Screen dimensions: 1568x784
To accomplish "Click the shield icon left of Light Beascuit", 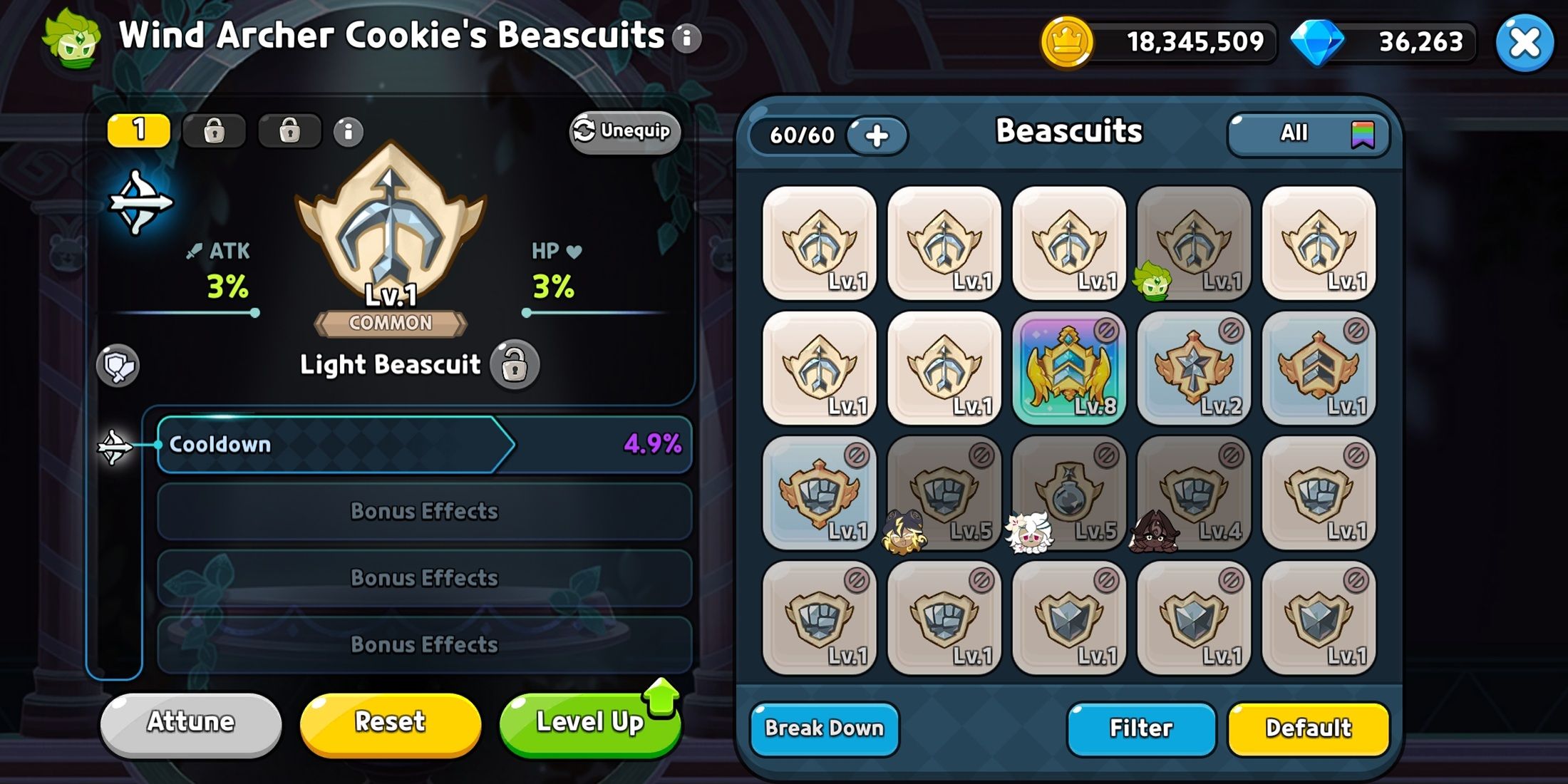I will point(118,366).
